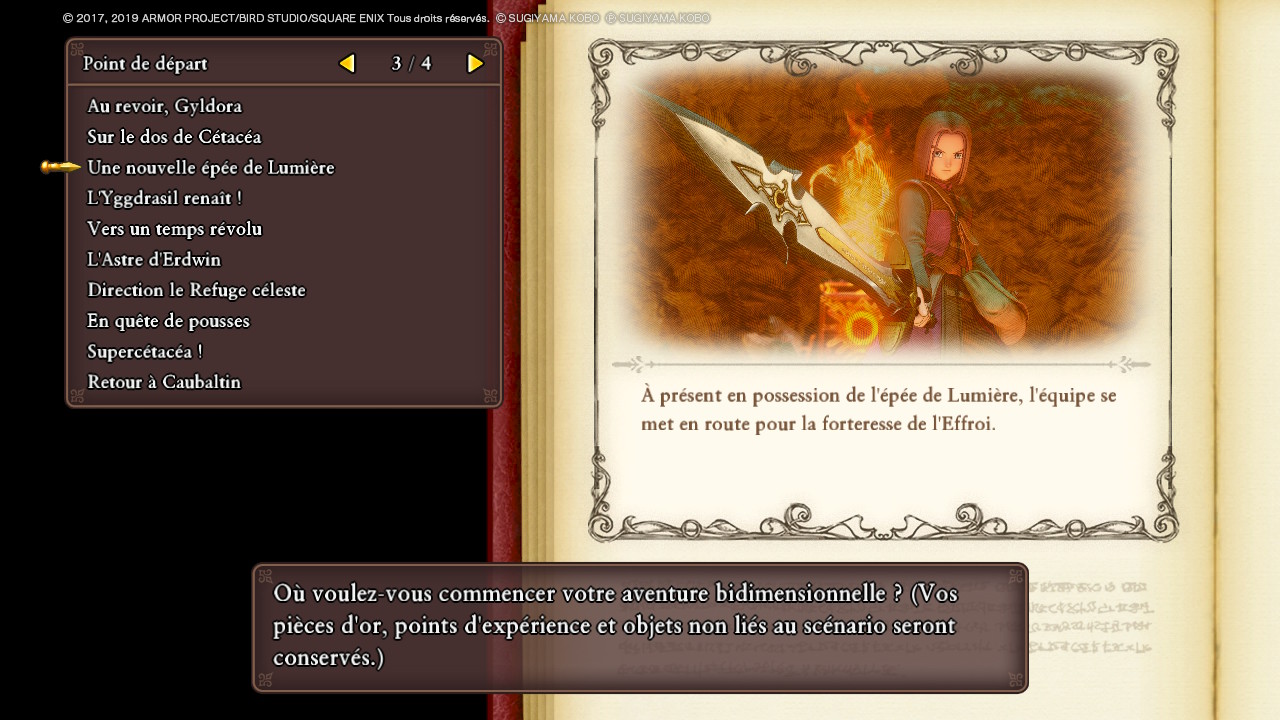Choose "En quête de pousses" starting point
1280x720 pixels.
click(168, 321)
